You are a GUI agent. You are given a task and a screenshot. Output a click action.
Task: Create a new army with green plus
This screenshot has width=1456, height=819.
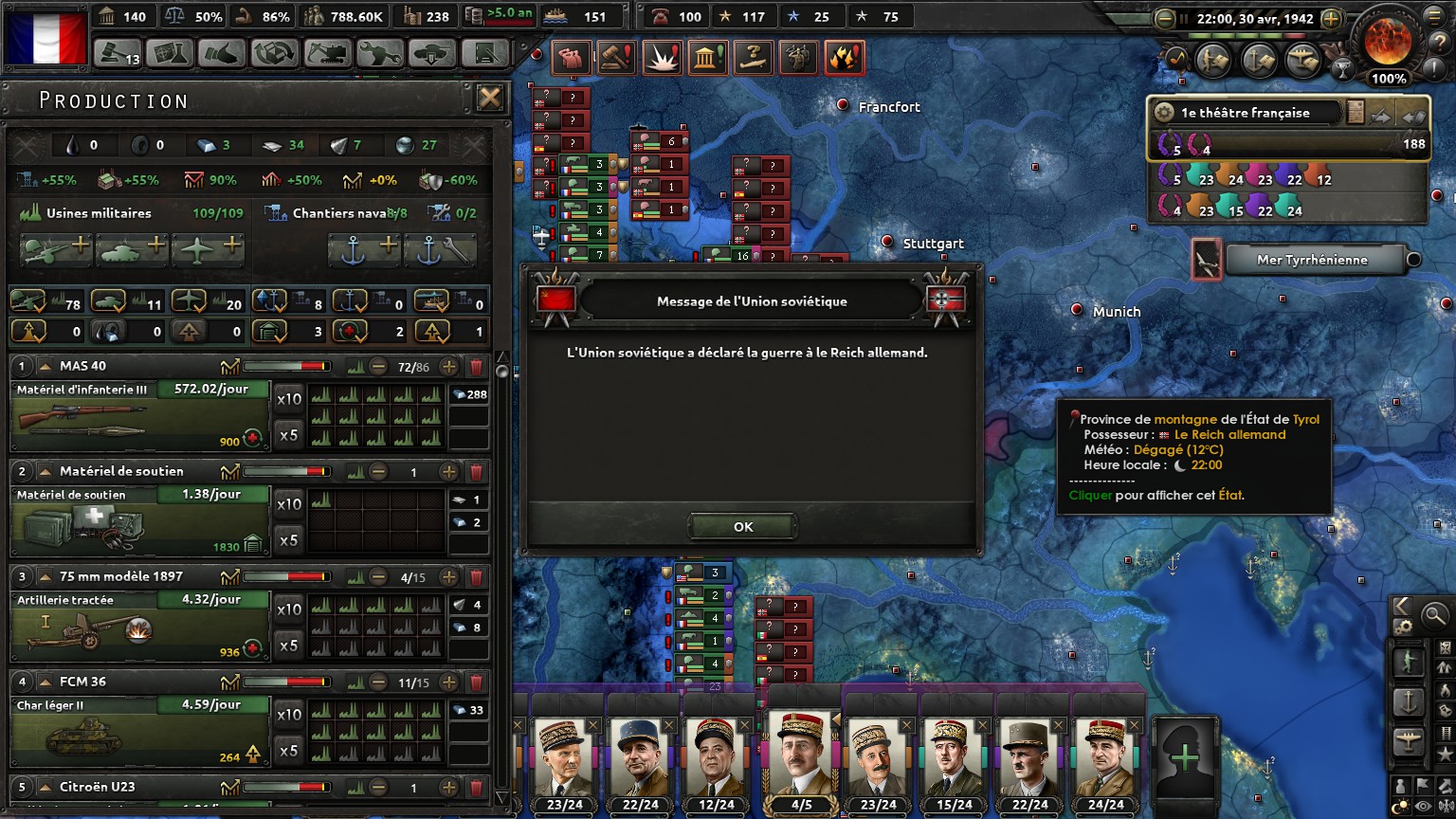(1184, 757)
